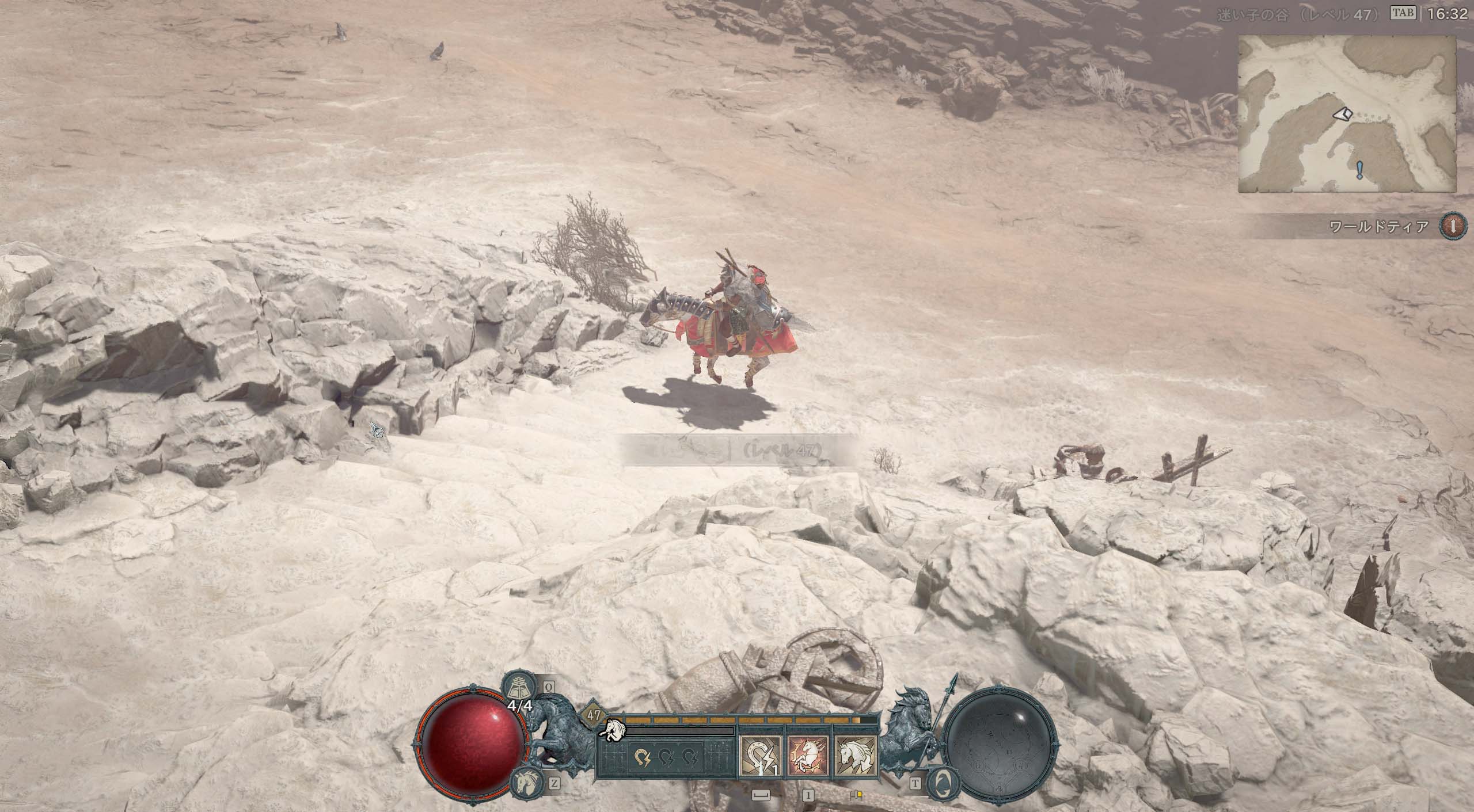Click the round horse head mount button

tap(527, 783)
